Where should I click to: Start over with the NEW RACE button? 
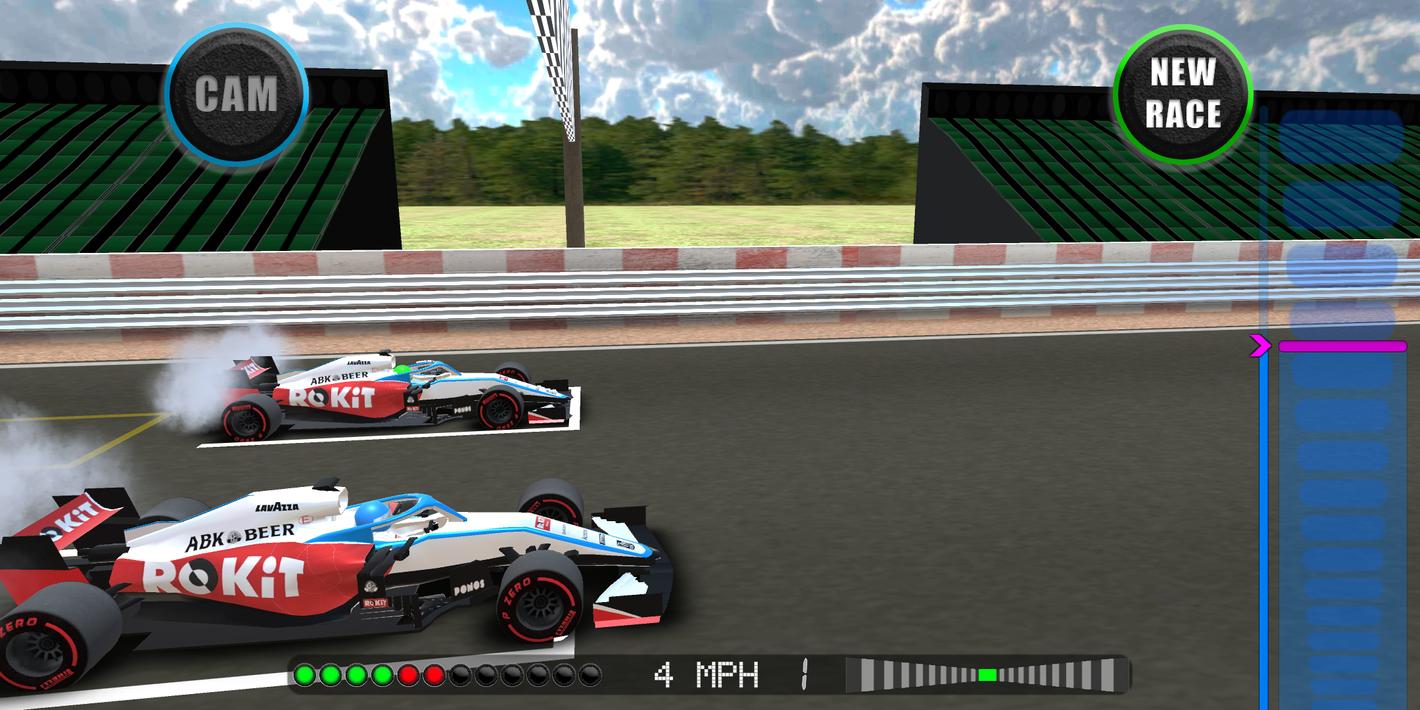click(x=1182, y=94)
